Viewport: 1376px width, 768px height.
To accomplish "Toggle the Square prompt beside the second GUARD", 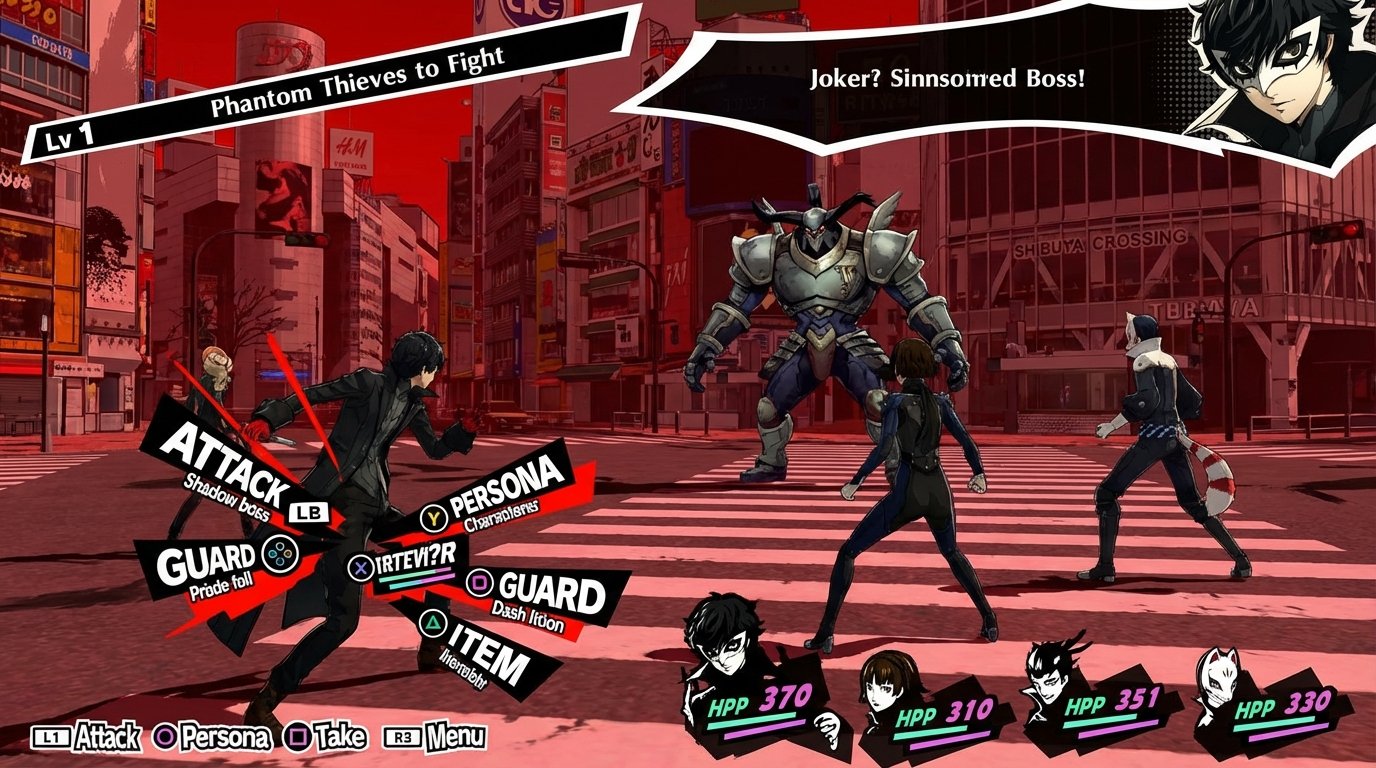I will tap(482, 582).
